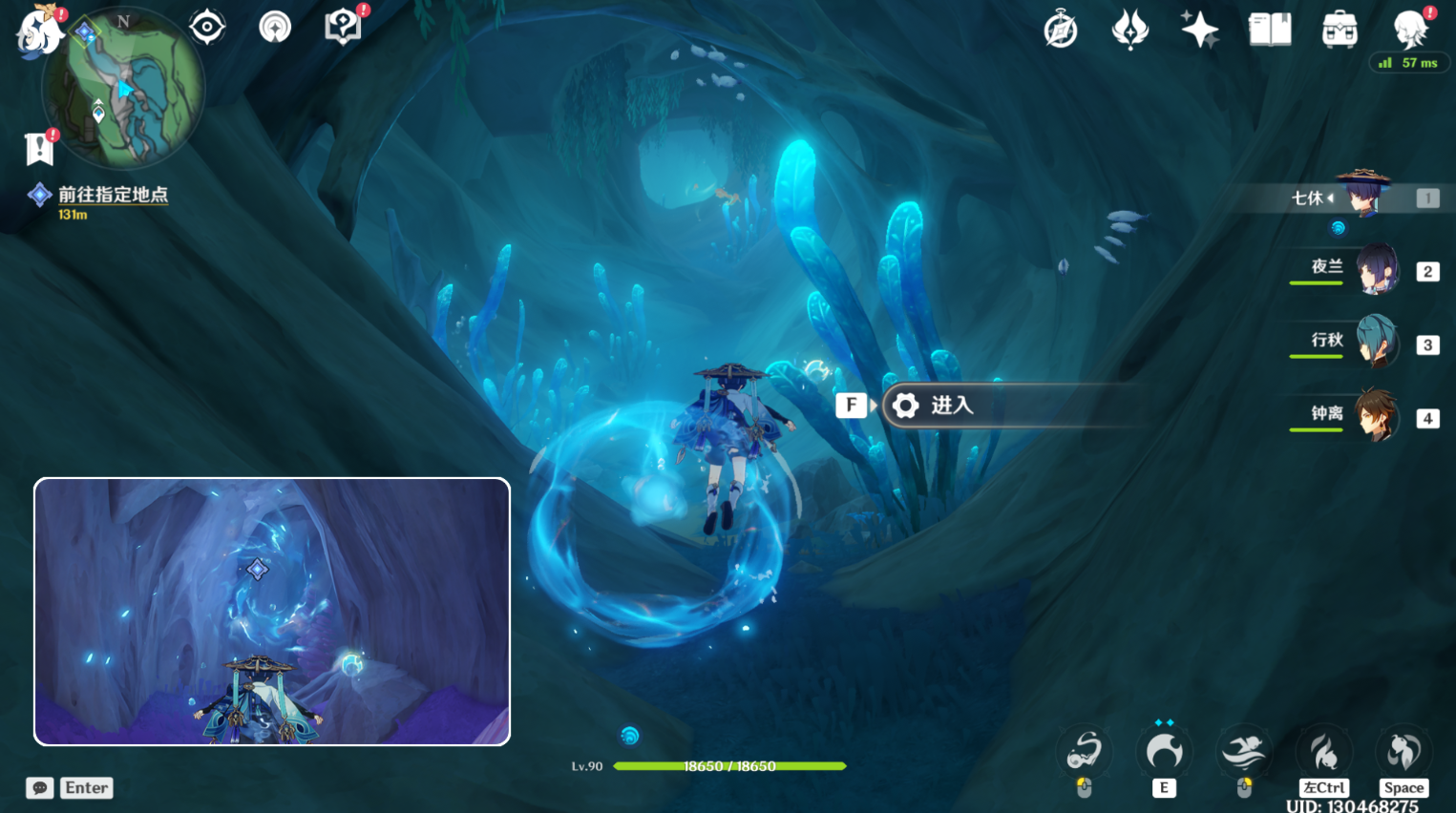Open the Paimon menu icon
This screenshot has height=813, width=1456.
click(x=38, y=31)
